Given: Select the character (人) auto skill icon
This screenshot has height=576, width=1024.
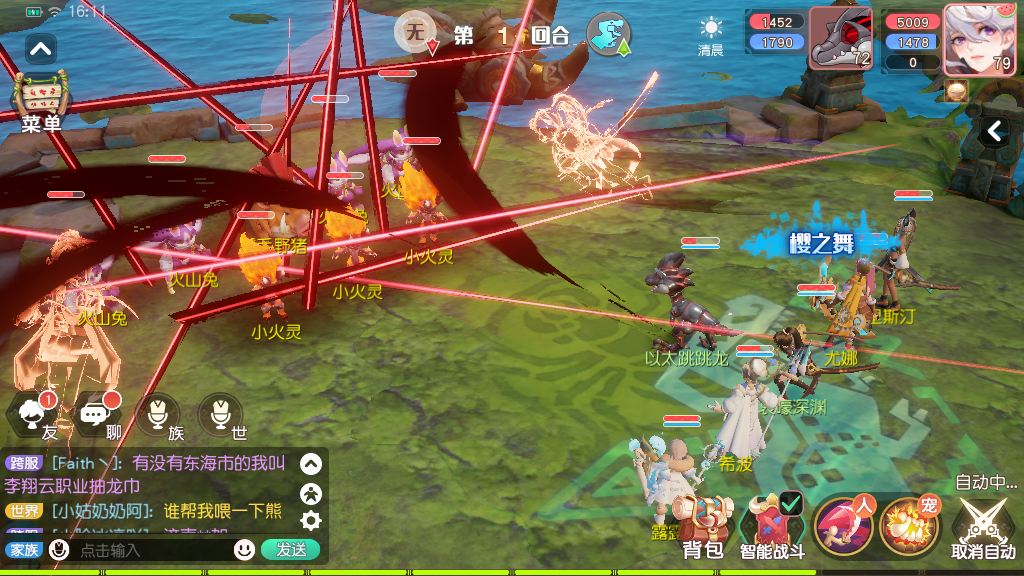Looking at the screenshot, I should tap(842, 525).
